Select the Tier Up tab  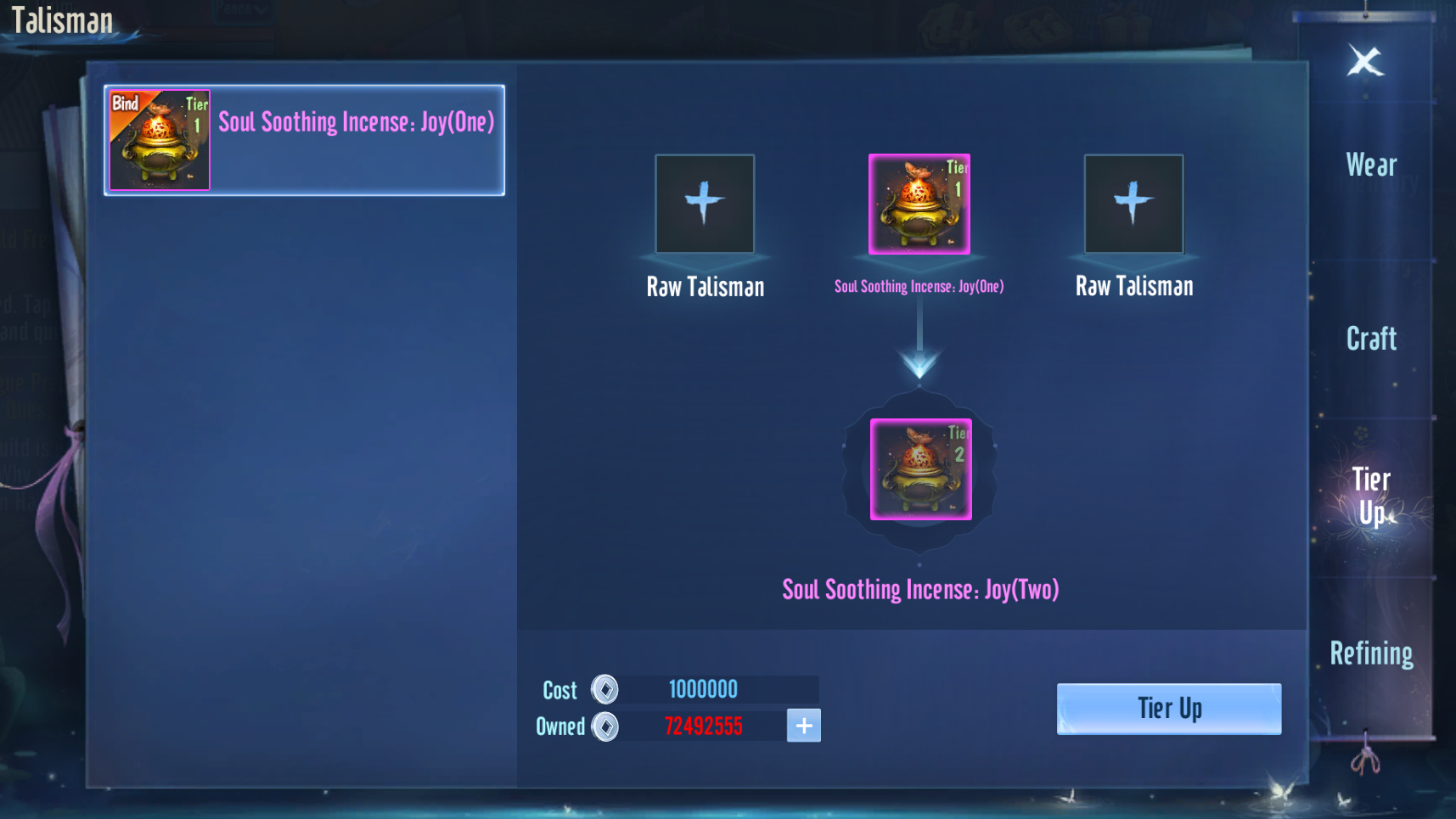pyautogui.click(x=1371, y=496)
